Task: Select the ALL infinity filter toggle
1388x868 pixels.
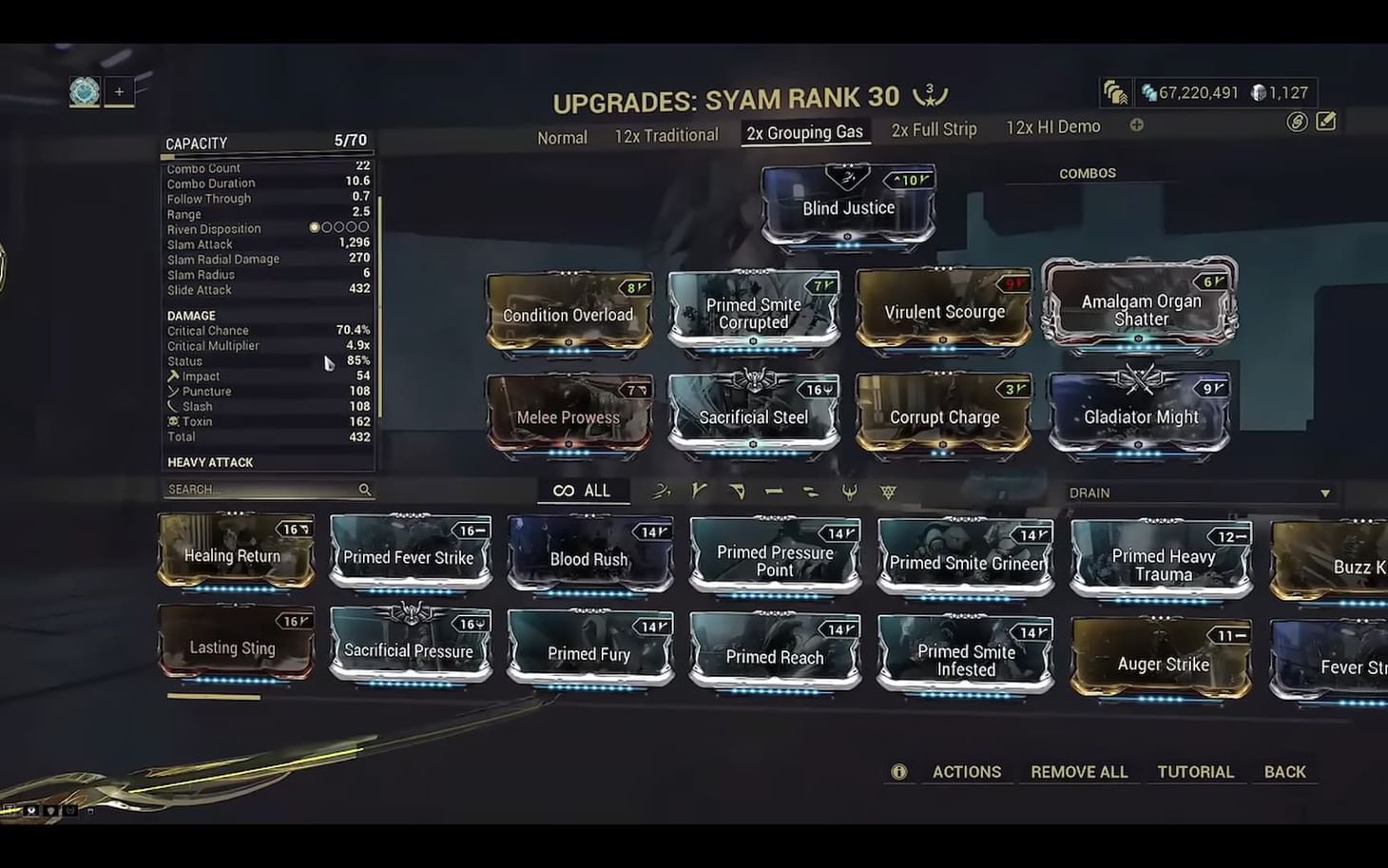Action: 582,490
